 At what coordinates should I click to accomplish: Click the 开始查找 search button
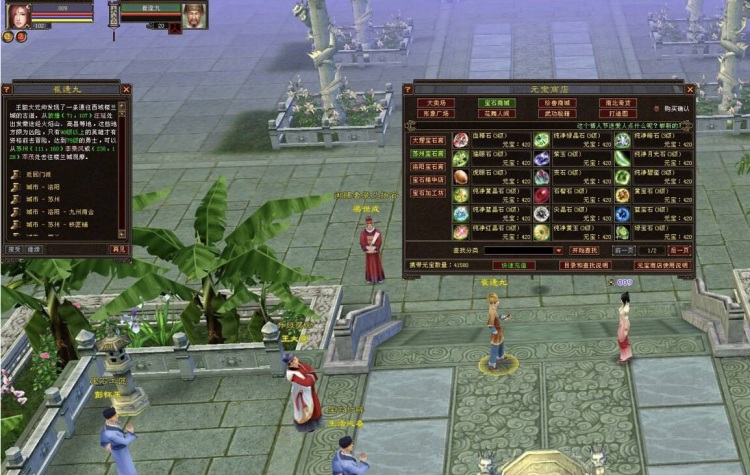(583, 249)
